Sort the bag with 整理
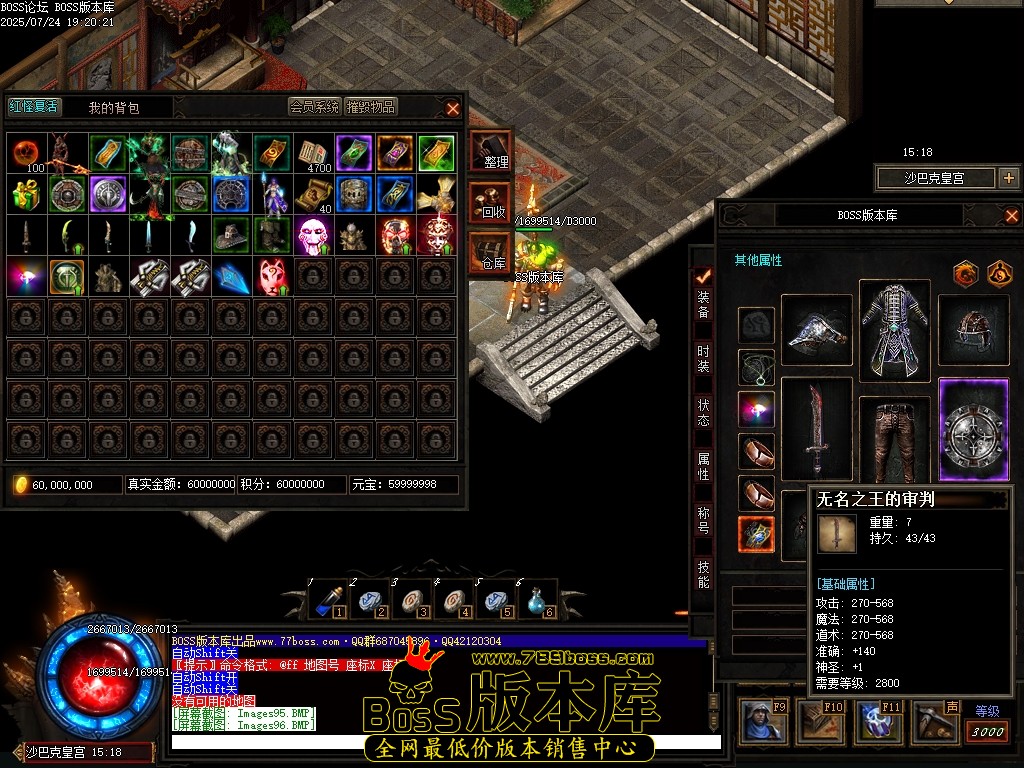The image size is (1024, 768). (x=492, y=152)
